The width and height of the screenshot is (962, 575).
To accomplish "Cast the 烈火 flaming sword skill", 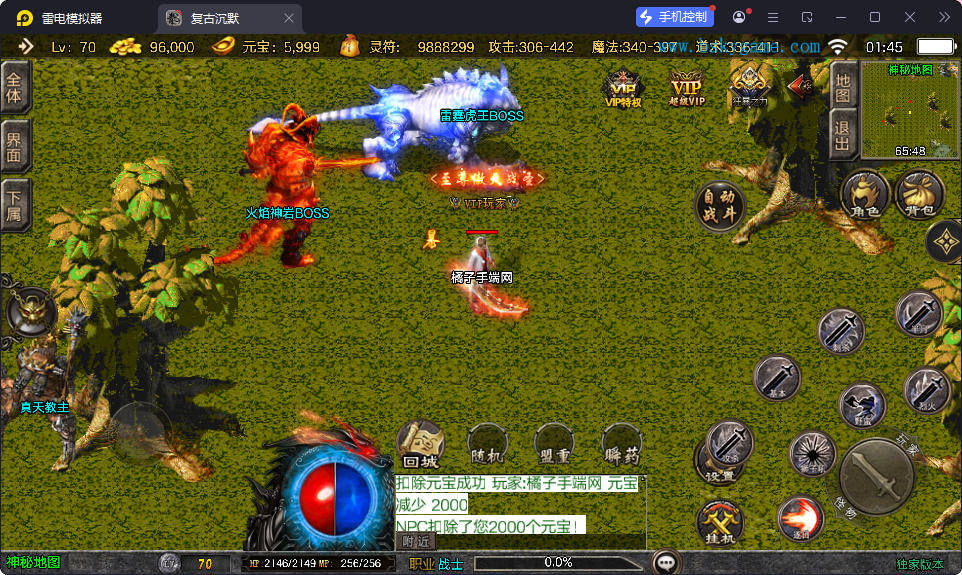I will (926, 390).
